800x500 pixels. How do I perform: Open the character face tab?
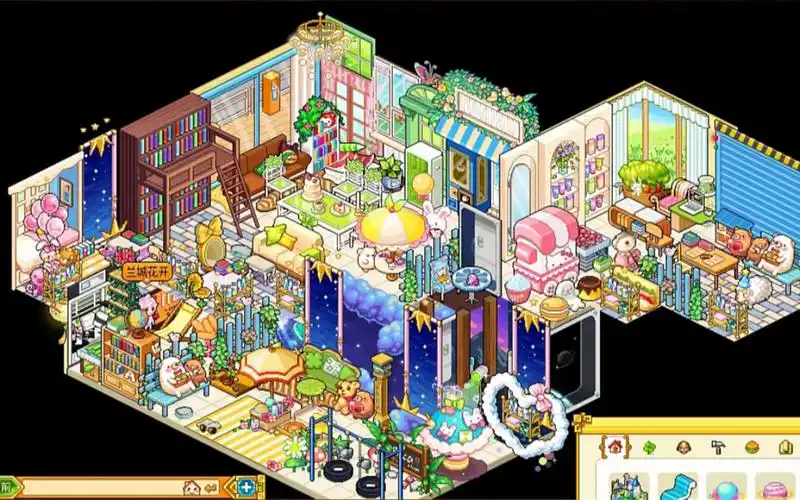[683, 447]
